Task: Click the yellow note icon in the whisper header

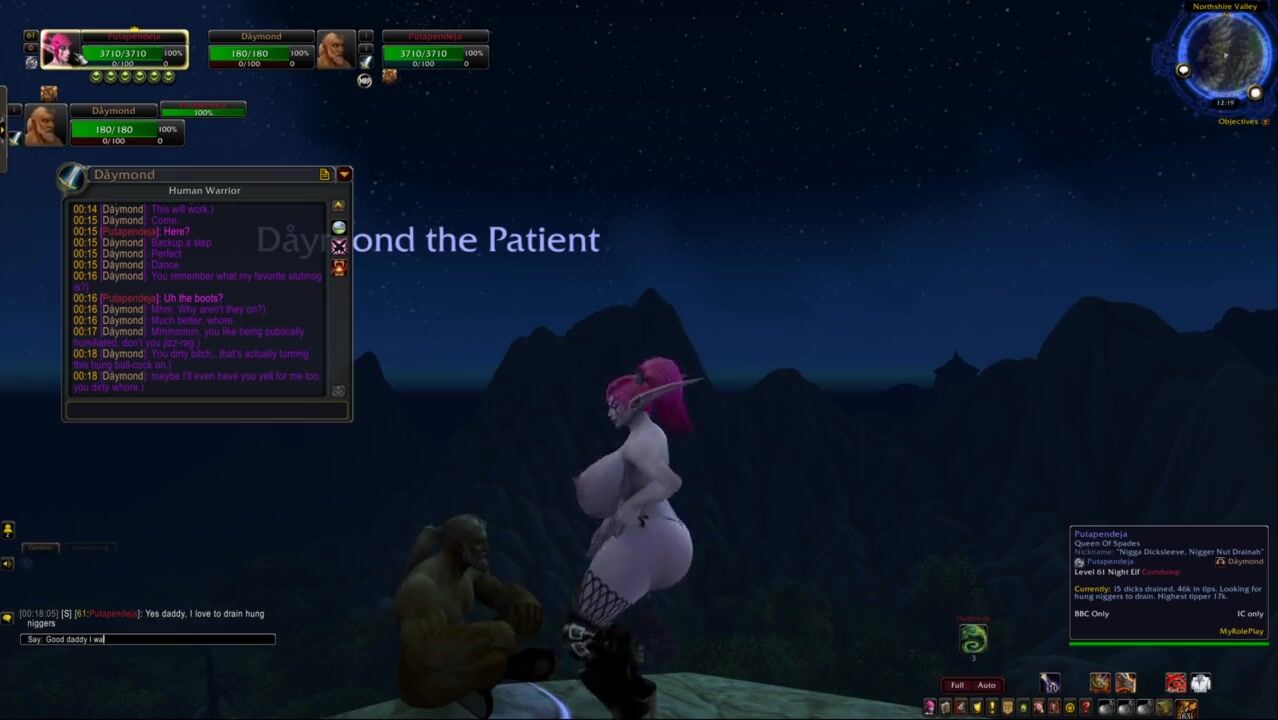Action: tap(325, 174)
